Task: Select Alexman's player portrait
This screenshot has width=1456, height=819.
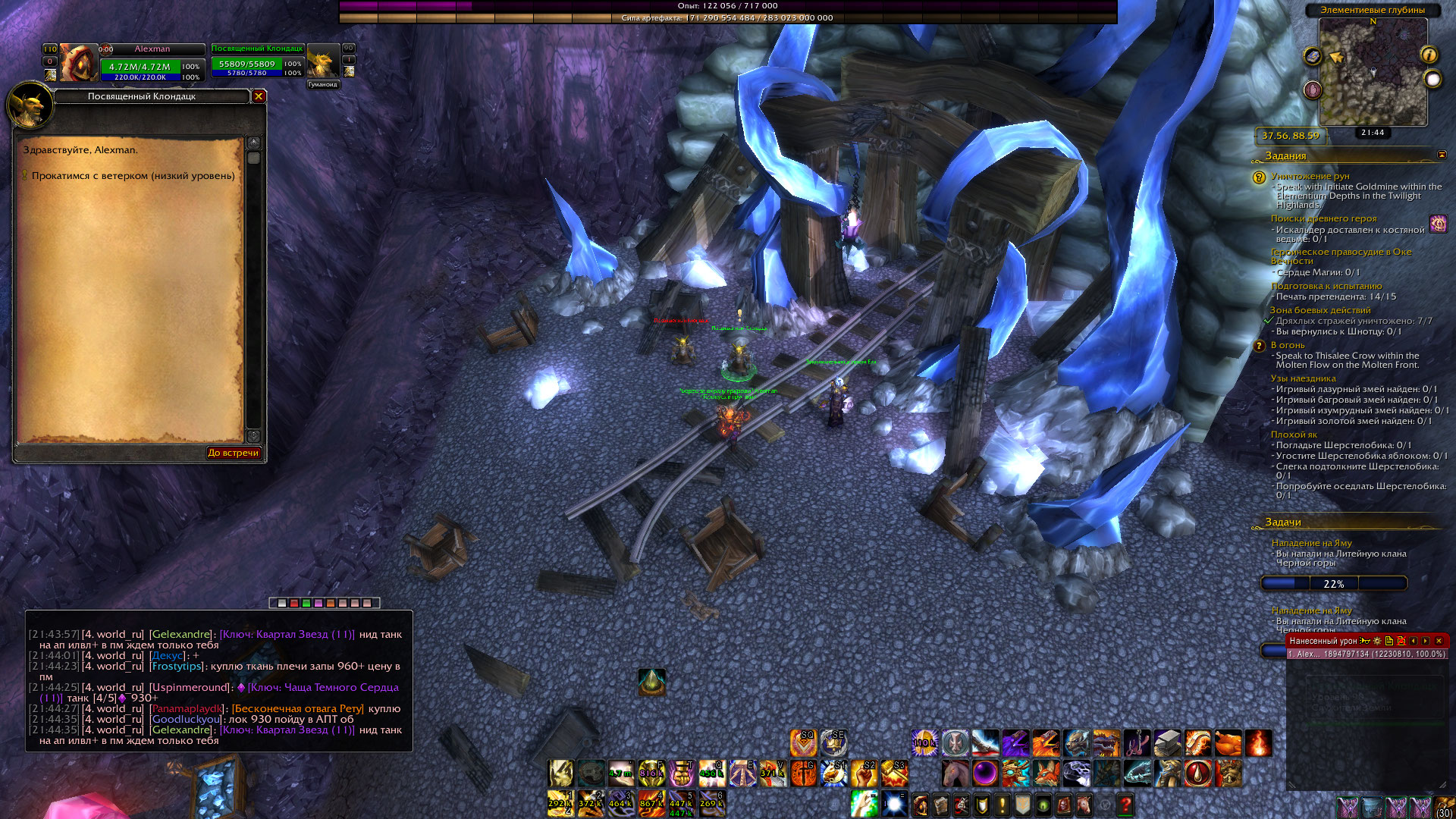Action: point(78,62)
